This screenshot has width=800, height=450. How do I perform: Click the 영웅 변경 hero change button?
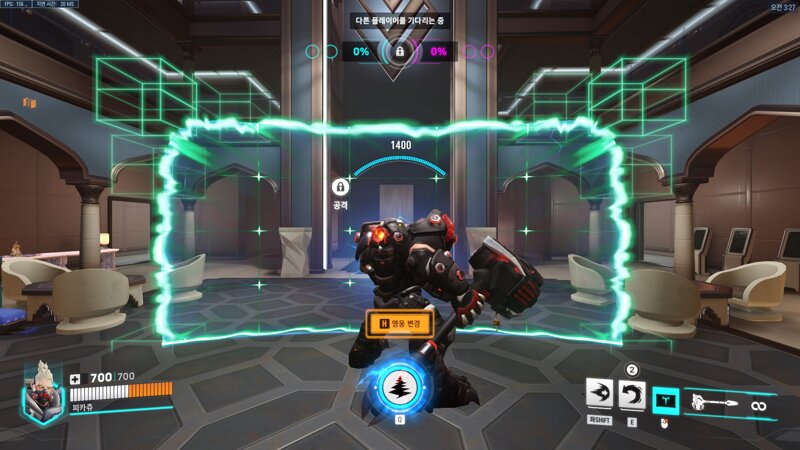[x=399, y=324]
